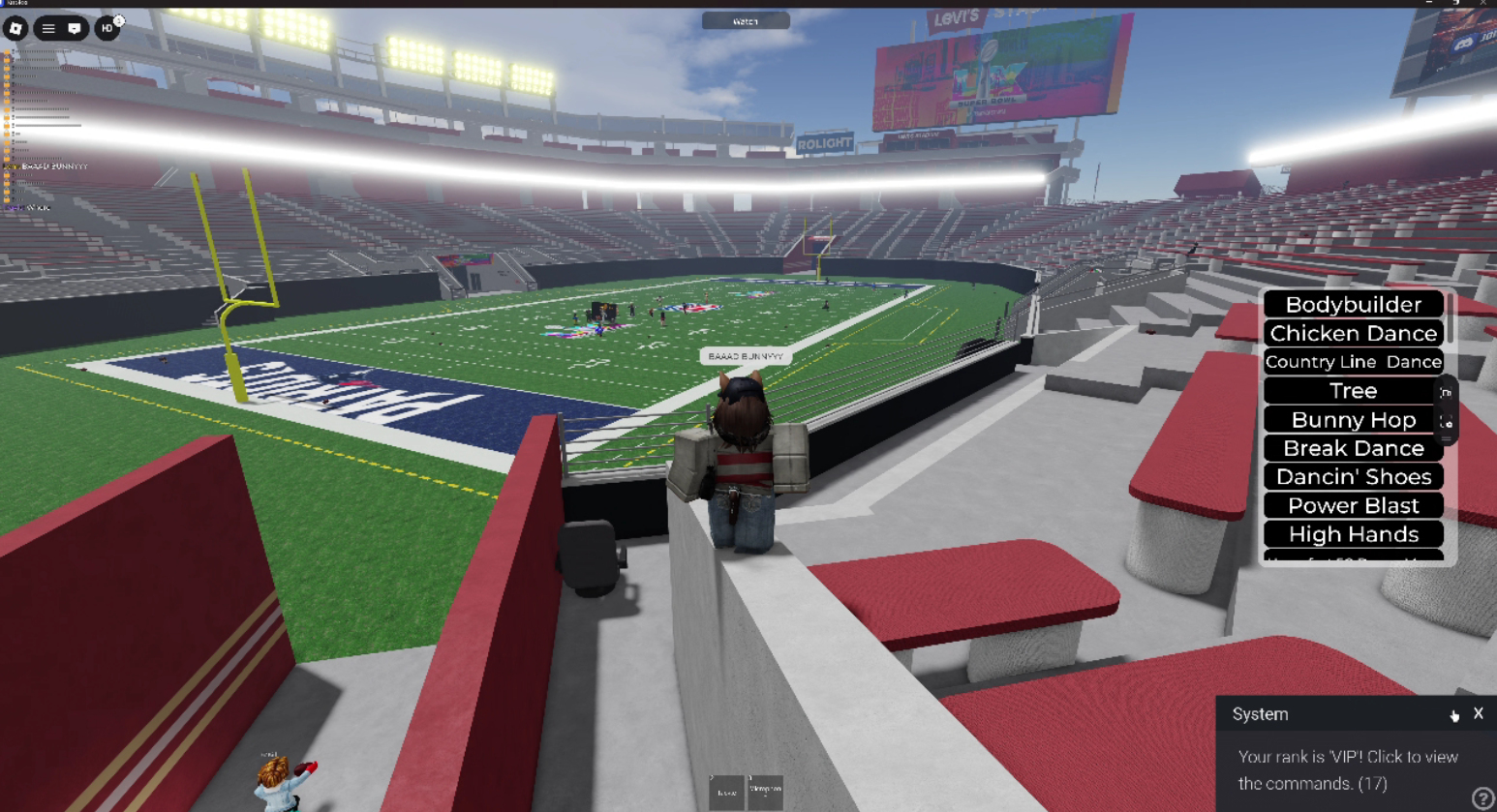
Task: Trigger the Power Blast emote
Action: tap(1353, 505)
